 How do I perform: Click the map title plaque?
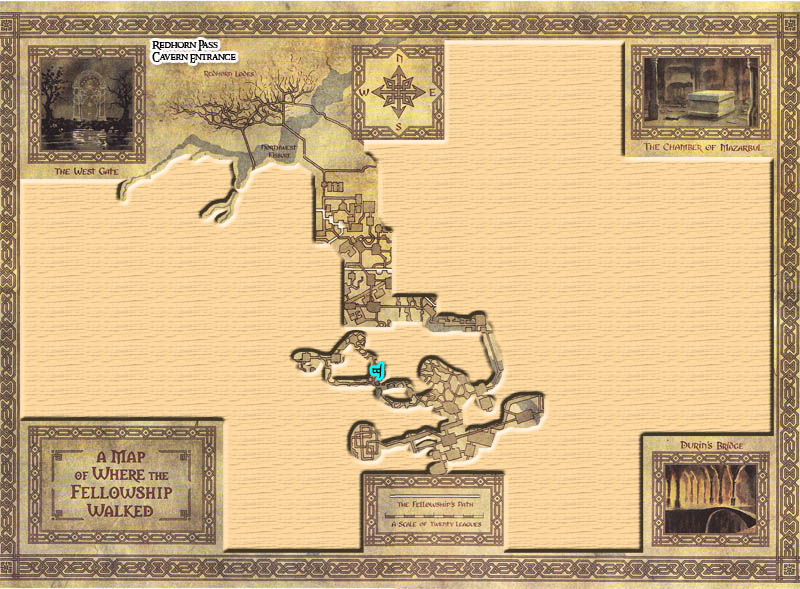click(121, 482)
